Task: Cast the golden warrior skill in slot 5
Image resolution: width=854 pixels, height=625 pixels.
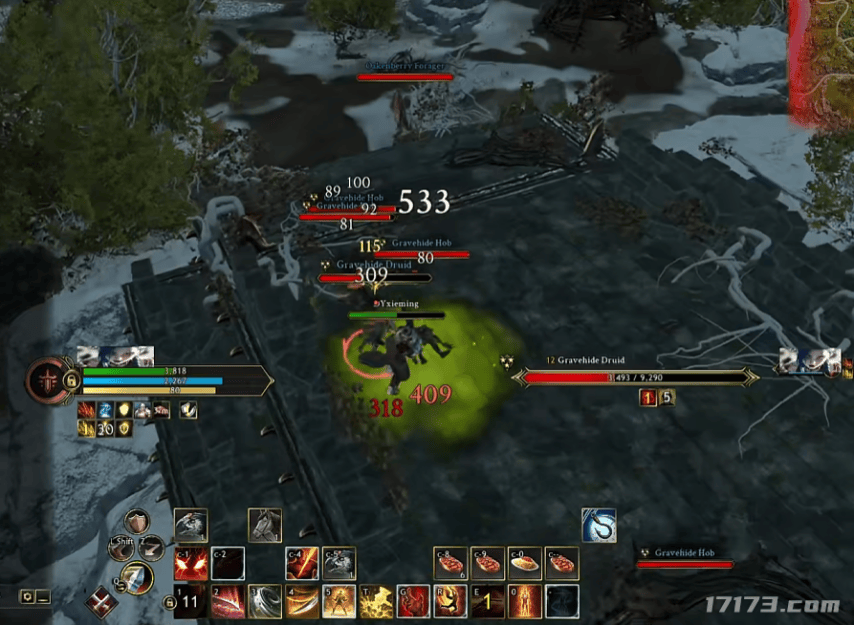Action: [x=338, y=601]
